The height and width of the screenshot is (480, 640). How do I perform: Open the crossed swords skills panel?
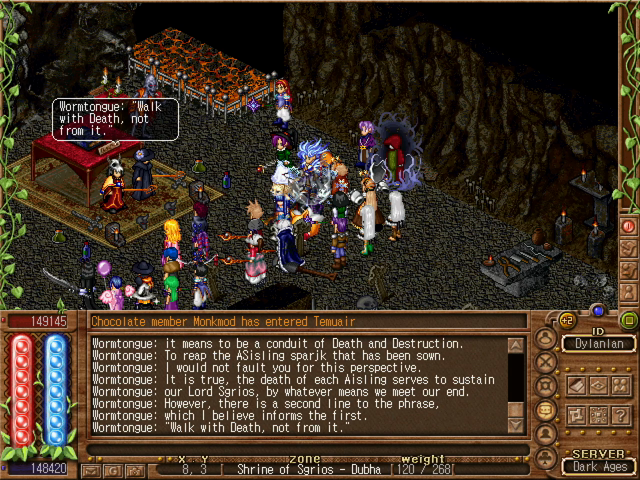[545, 362]
